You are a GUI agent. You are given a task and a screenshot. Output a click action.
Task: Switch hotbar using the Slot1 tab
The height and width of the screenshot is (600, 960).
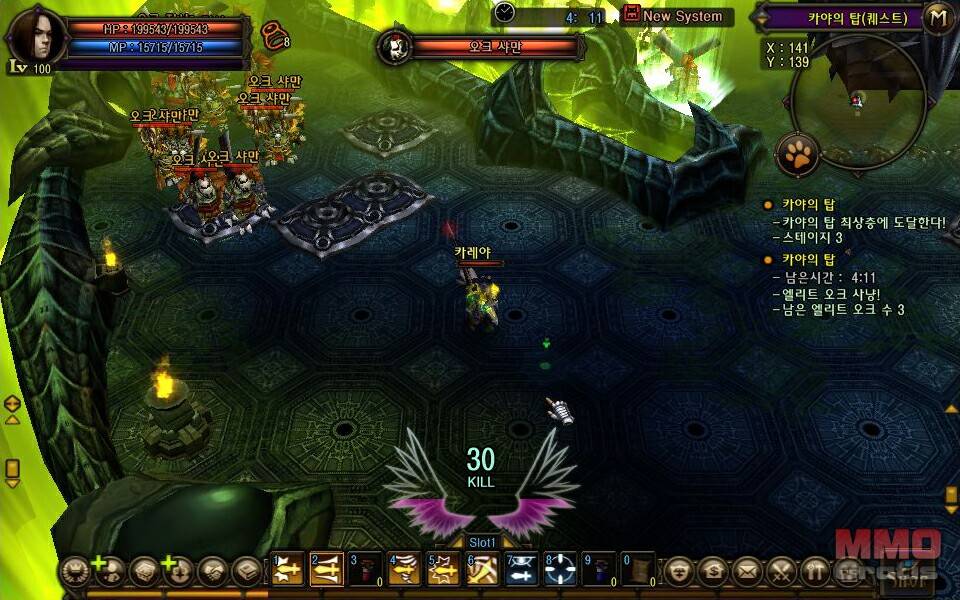pyautogui.click(x=482, y=542)
